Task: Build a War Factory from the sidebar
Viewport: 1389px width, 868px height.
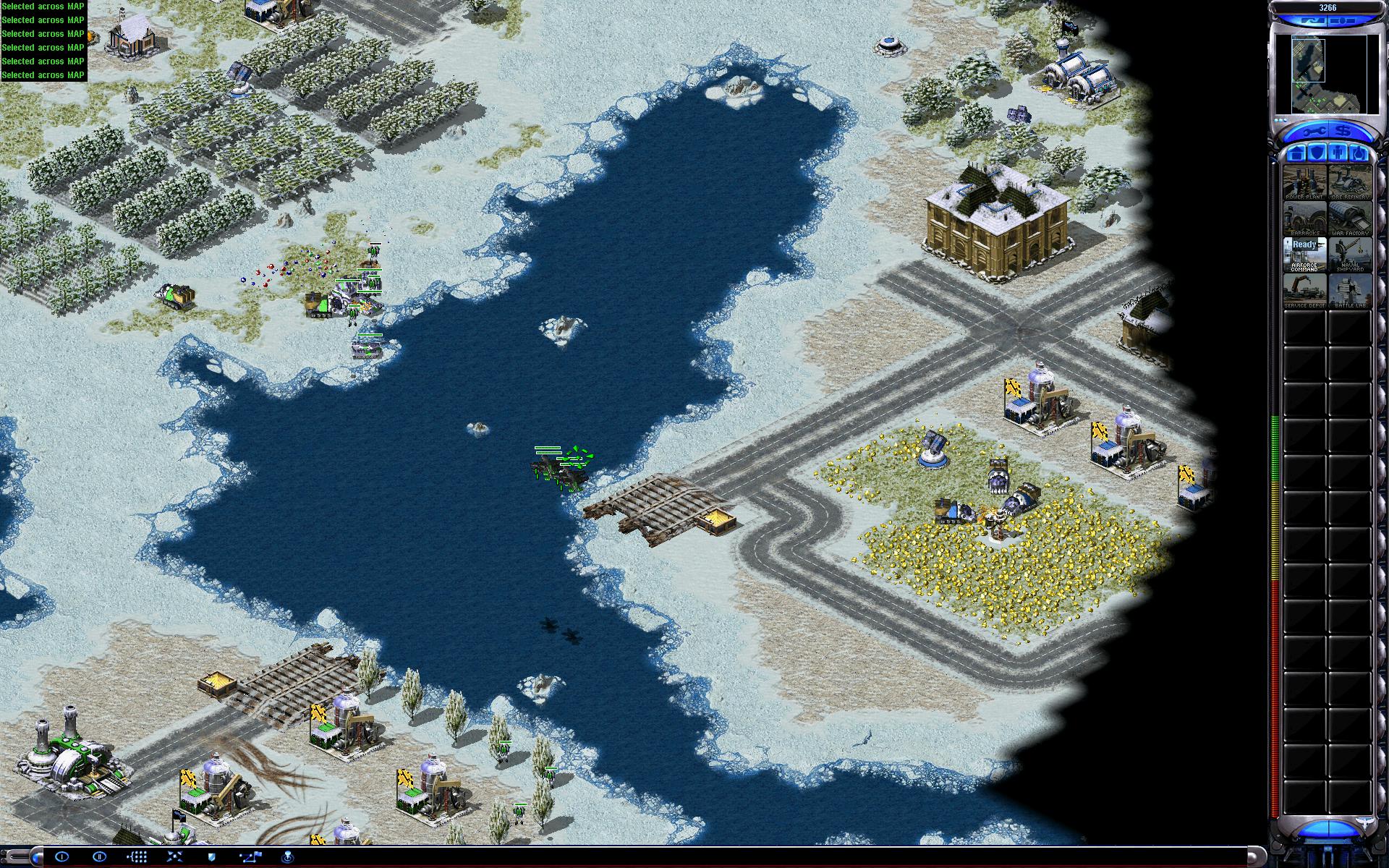Action: pos(1350,218)
